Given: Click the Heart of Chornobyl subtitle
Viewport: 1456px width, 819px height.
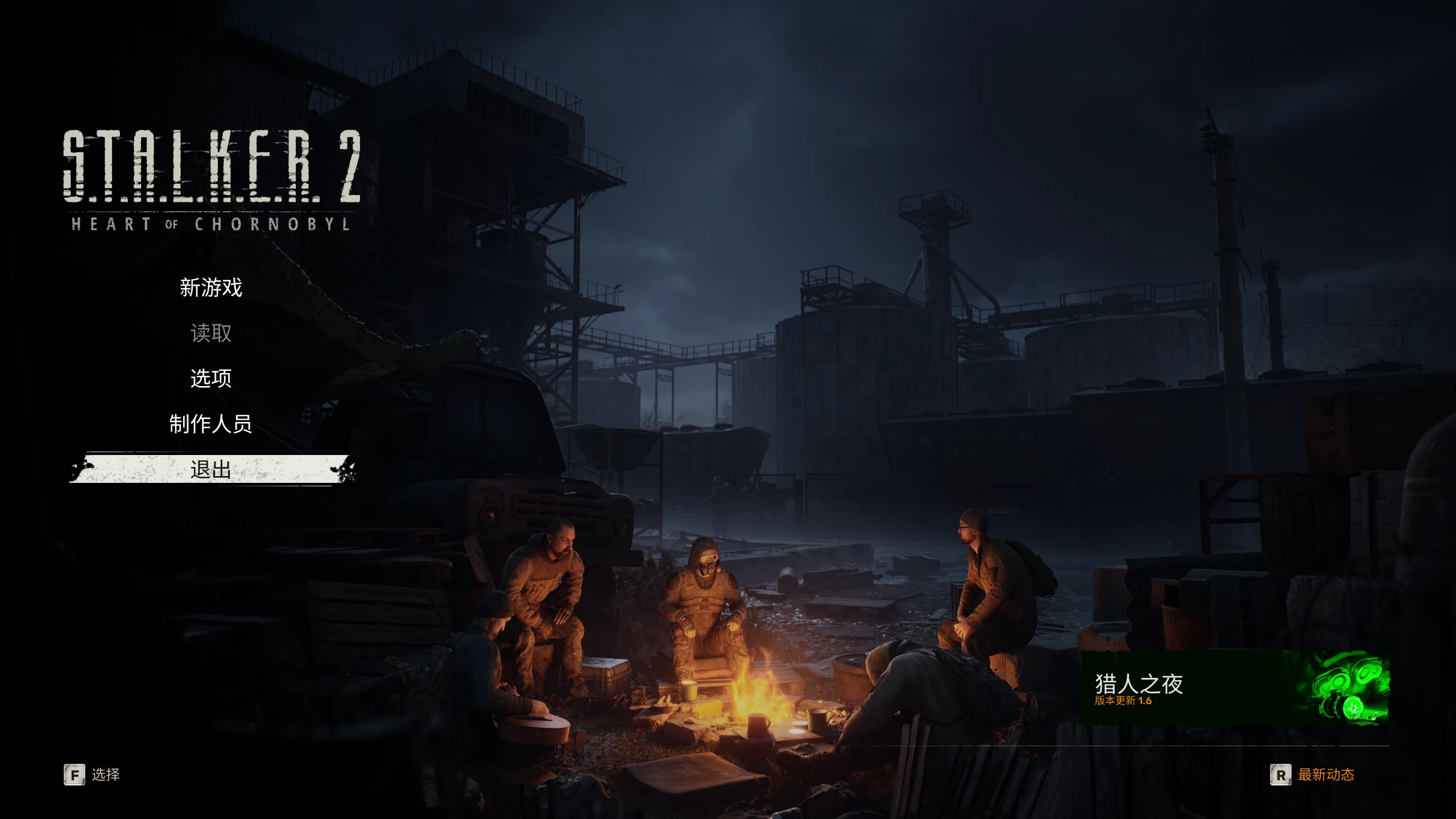Looking at the screenshot, I should tap(210, 225).
